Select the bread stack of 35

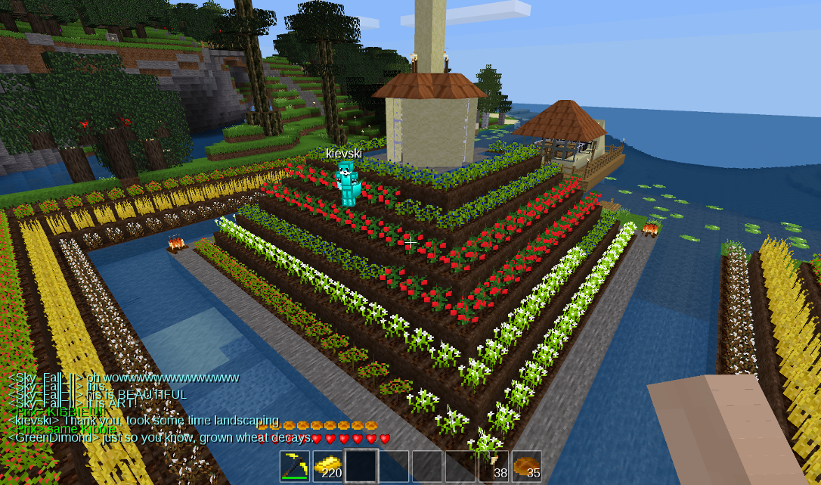pos(527,466)
